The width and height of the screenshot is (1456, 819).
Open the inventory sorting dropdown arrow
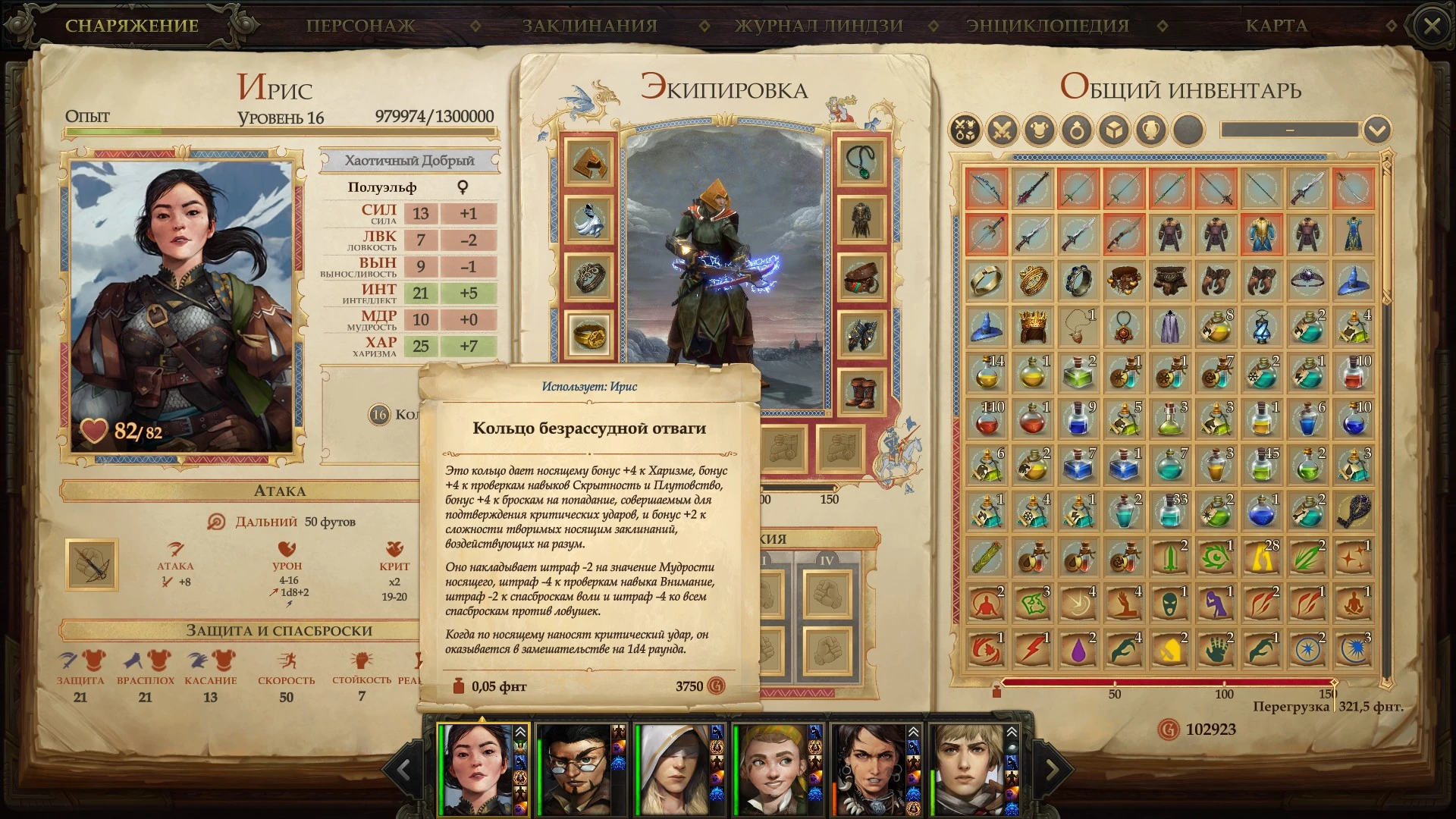pos(1376,130)
